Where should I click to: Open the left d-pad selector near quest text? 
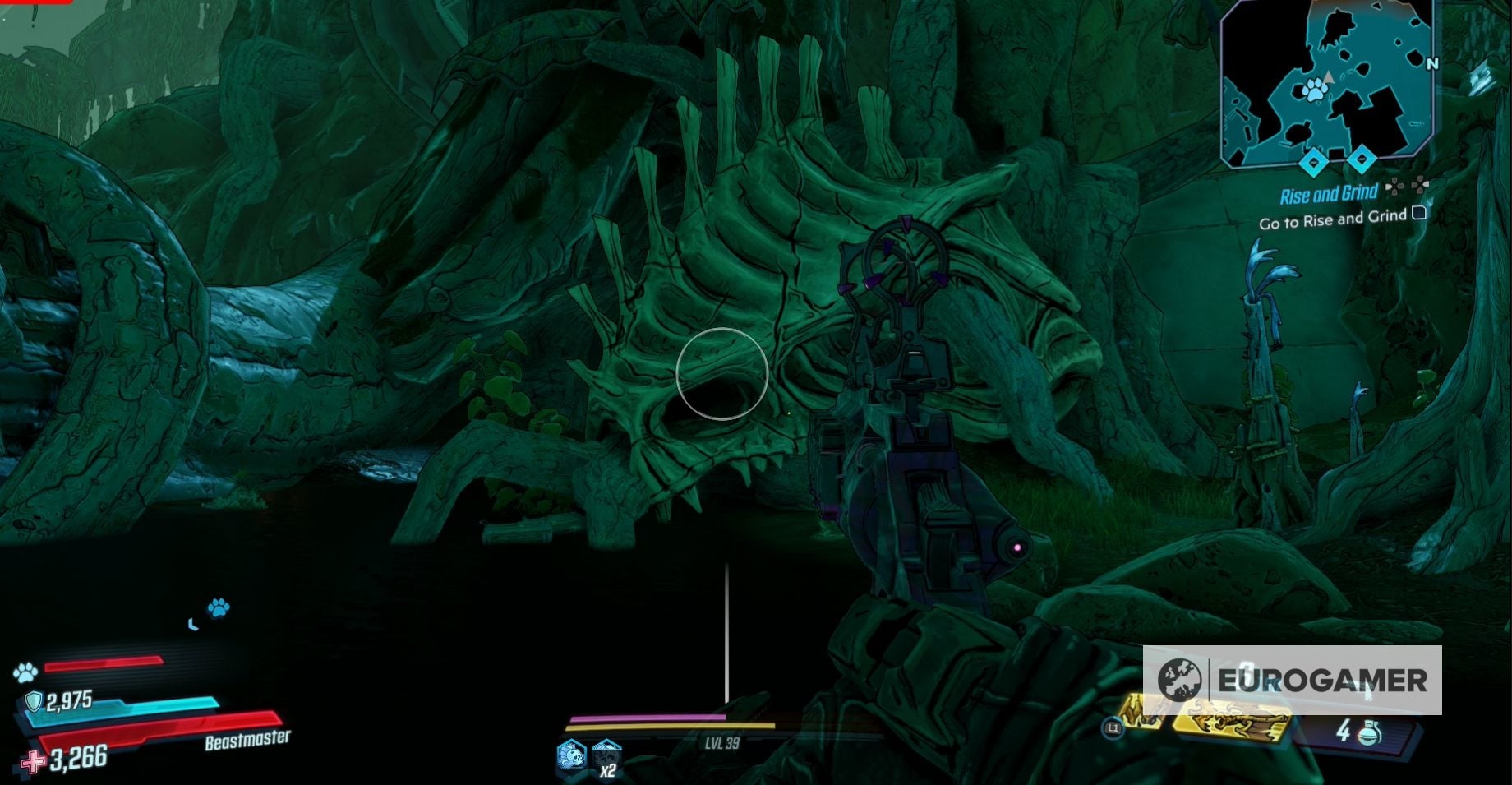point(1396,186)
